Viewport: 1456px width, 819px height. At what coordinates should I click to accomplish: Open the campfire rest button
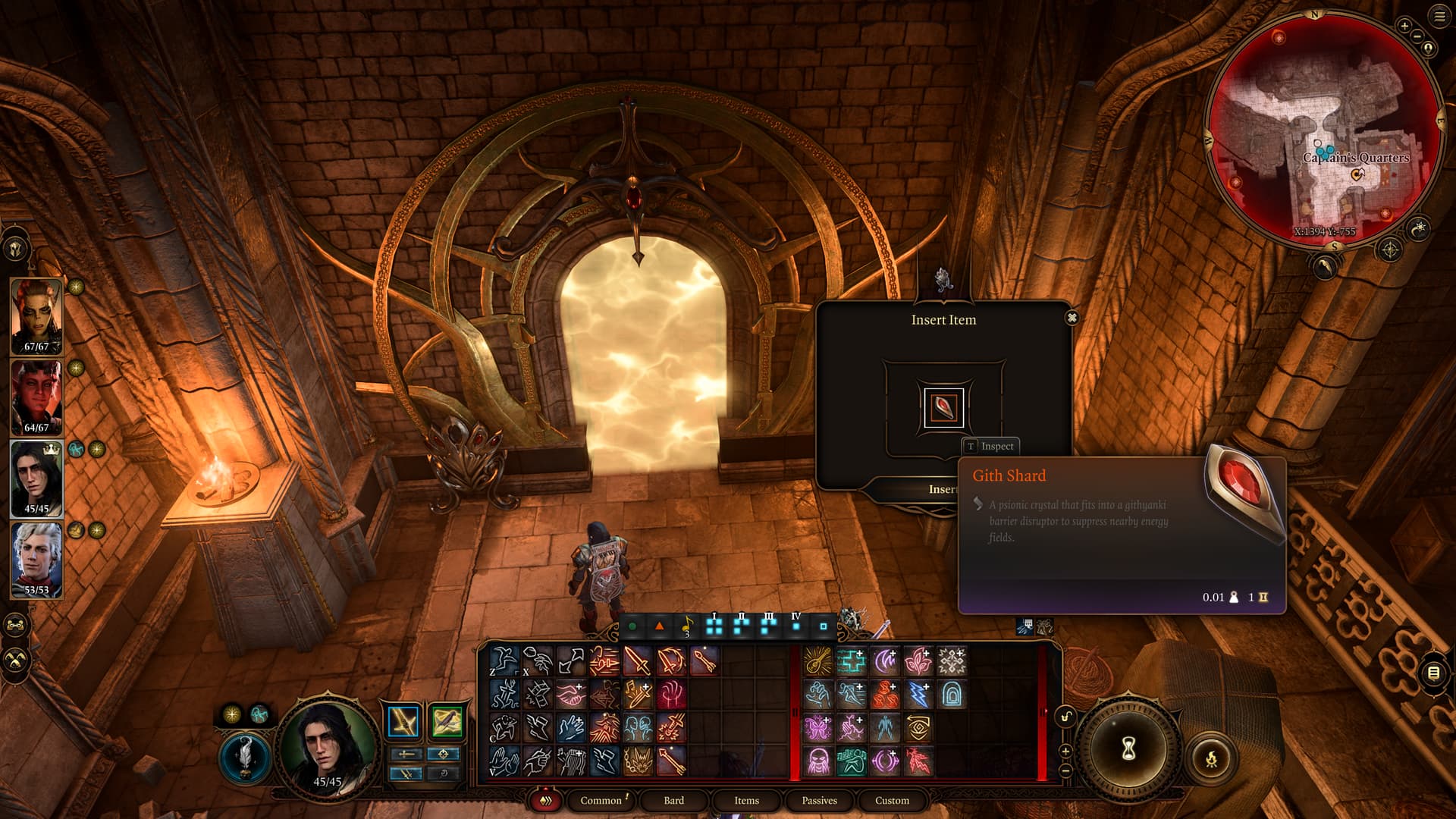[1211, 758]
